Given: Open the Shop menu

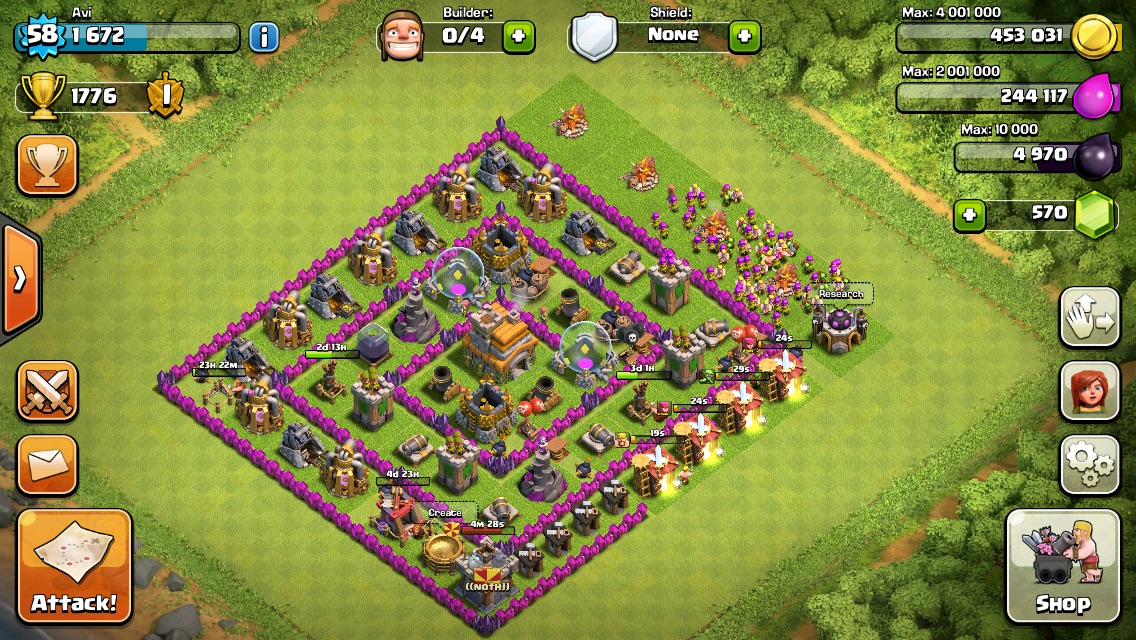Looking at the screenshot, I should point(1062,566).
